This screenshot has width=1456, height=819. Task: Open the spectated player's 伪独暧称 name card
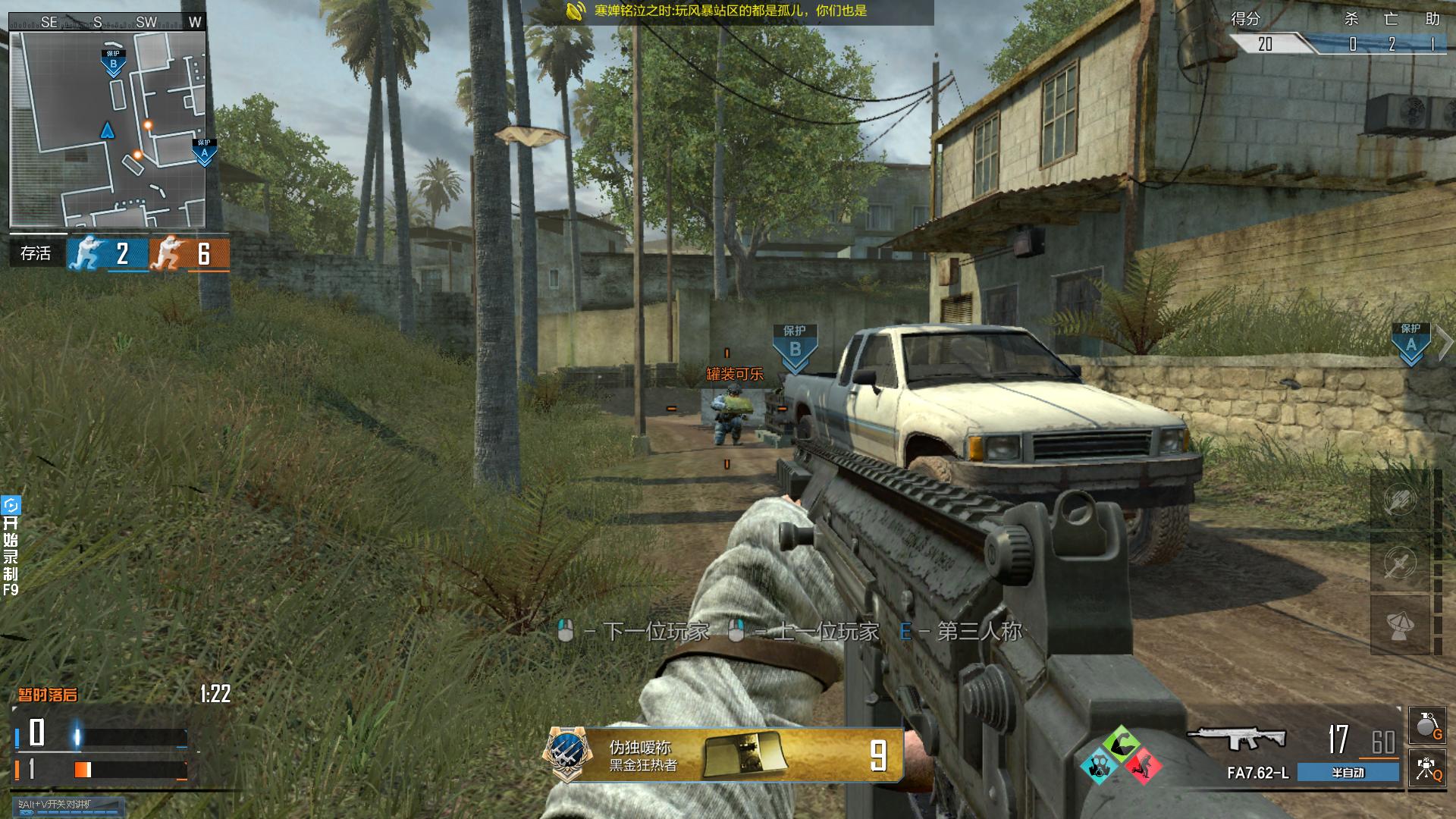(724, 755)
